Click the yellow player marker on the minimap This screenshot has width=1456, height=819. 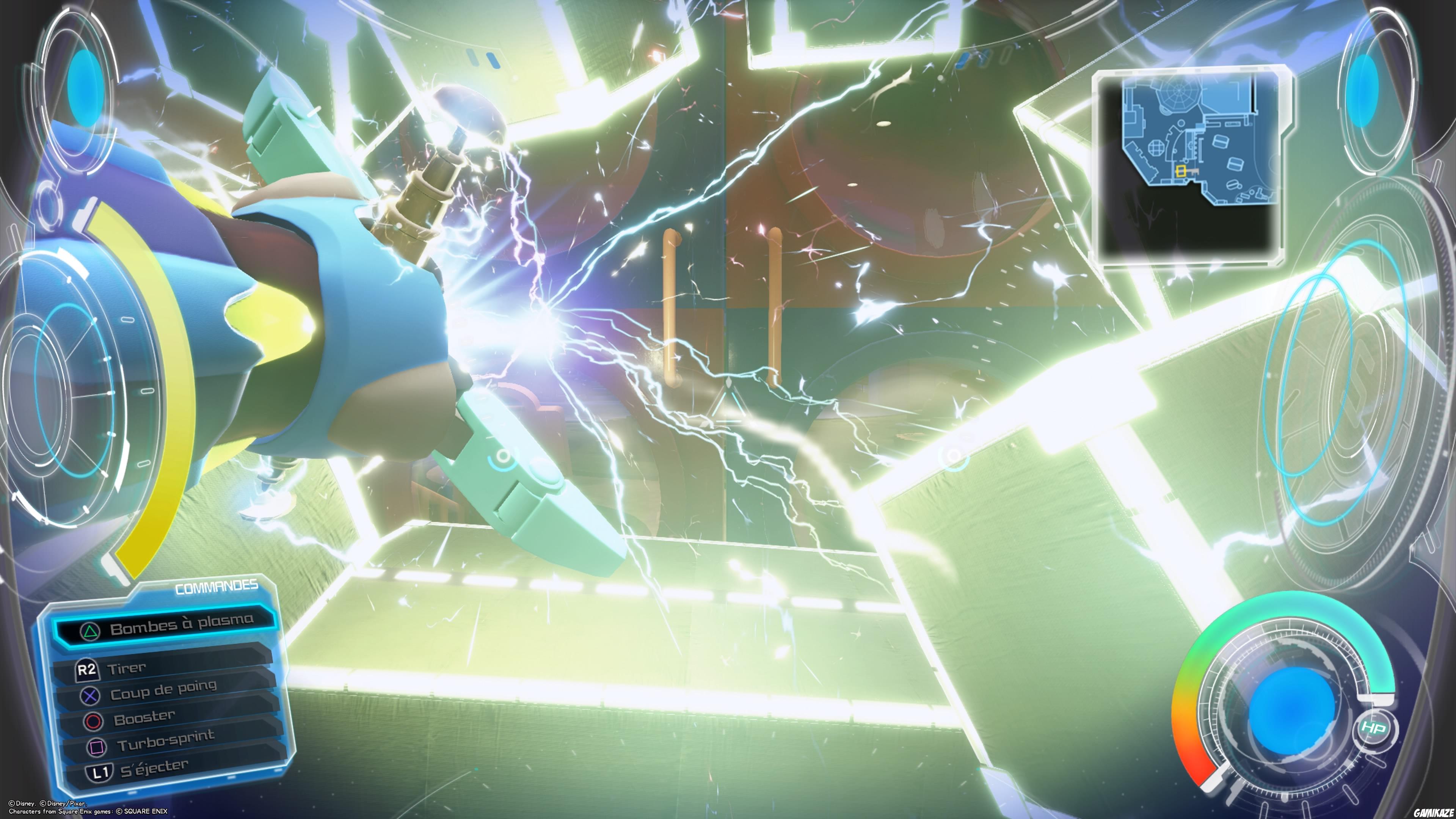tap(1181, 172)
